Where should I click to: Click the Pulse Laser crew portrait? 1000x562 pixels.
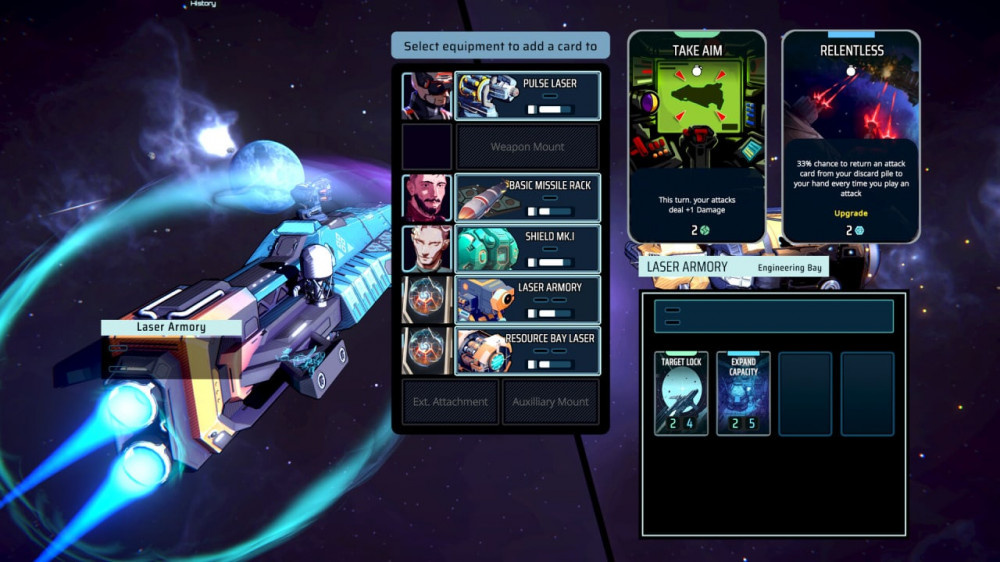[x=427, y=96]
